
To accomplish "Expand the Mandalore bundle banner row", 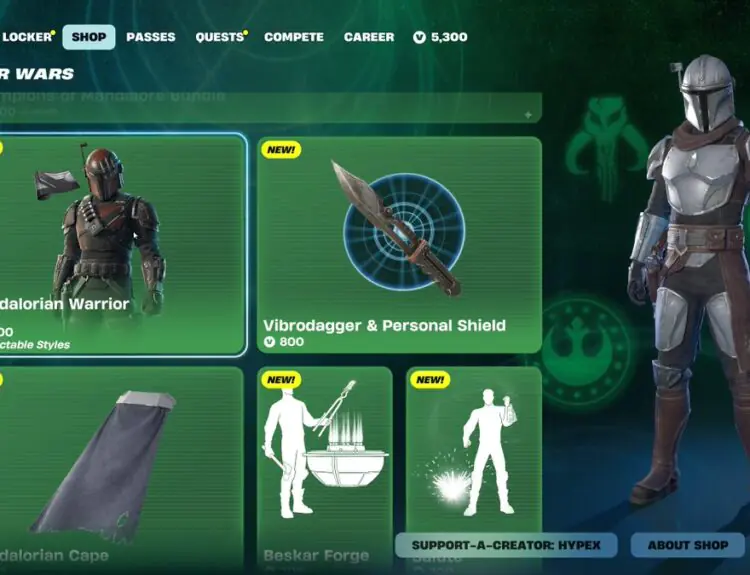I will point(270,108).
